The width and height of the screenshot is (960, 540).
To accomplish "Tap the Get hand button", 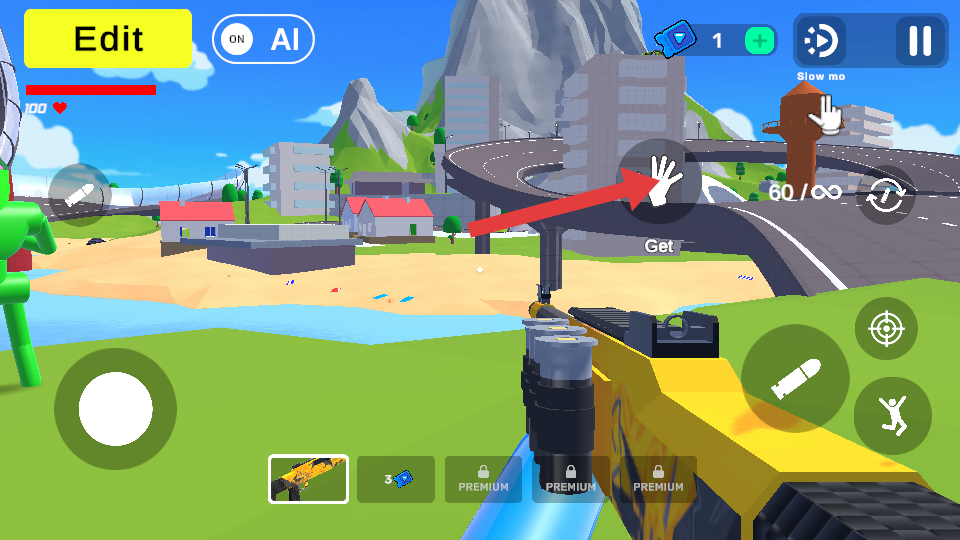I will [x=659, y=181].
